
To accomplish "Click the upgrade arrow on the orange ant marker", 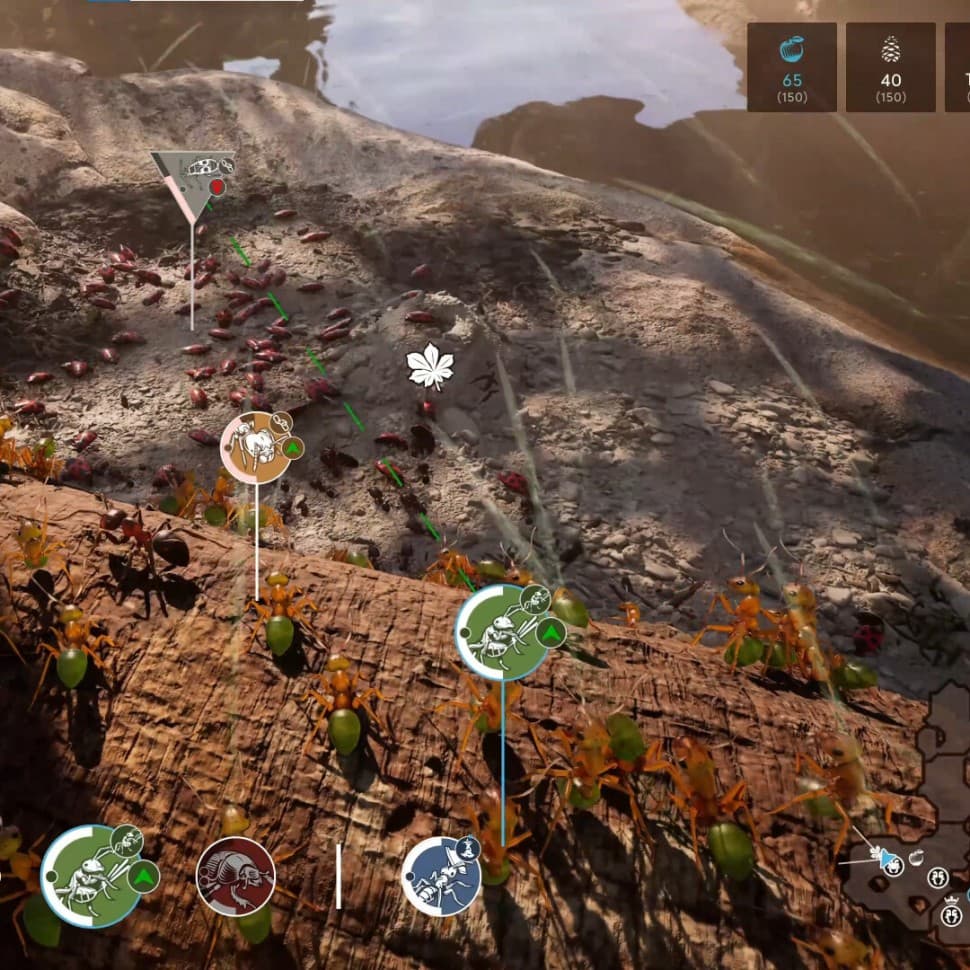I will pos(293,448).
